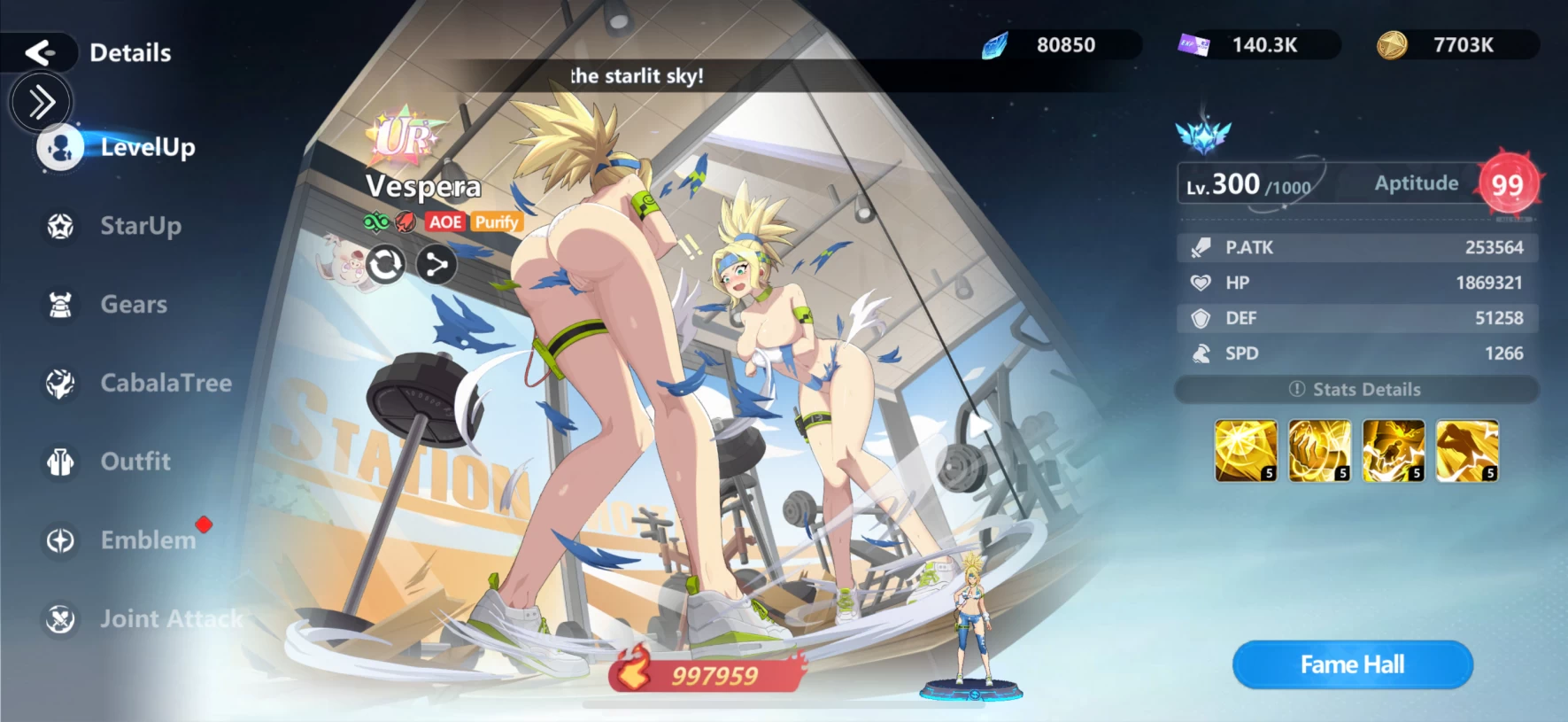
Task: Show the Stats Details panel
Action: coord(1356,390)
